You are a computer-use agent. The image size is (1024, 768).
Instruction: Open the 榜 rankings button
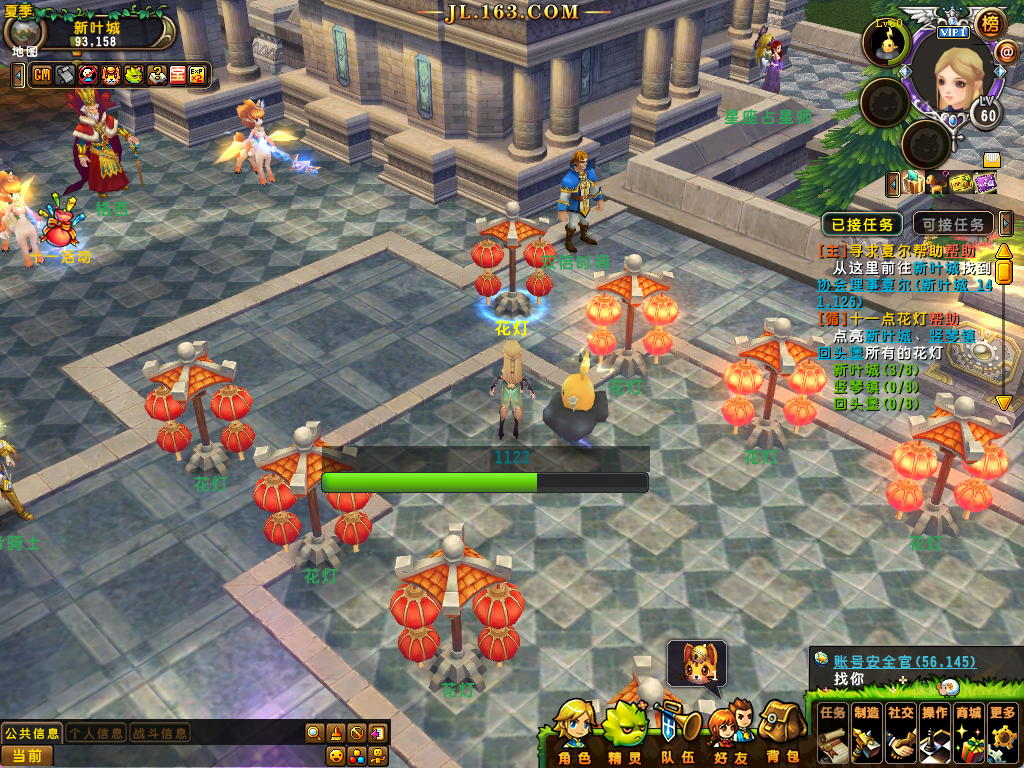(x=990, y=22)
